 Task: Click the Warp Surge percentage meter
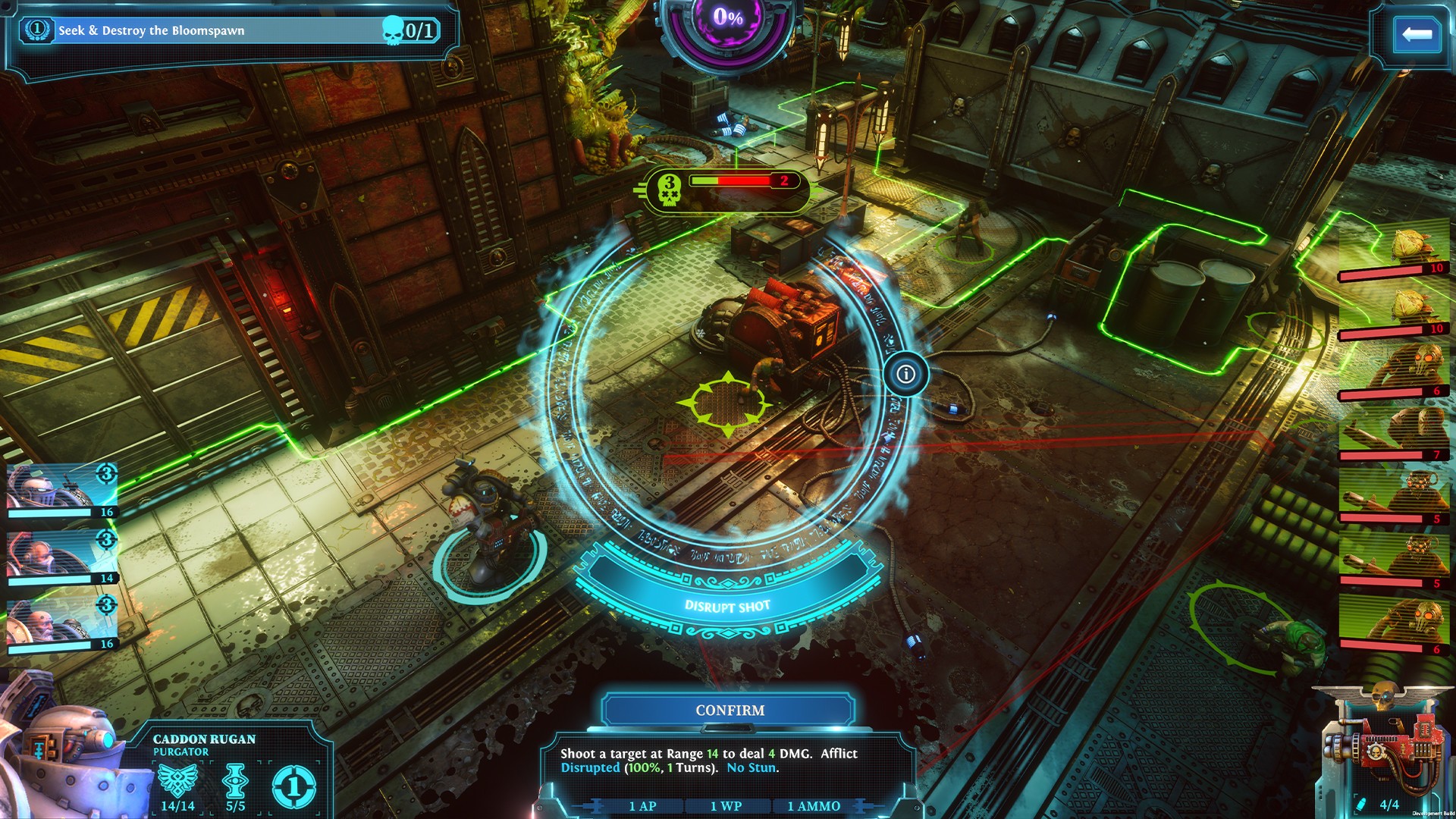point(727,18)
